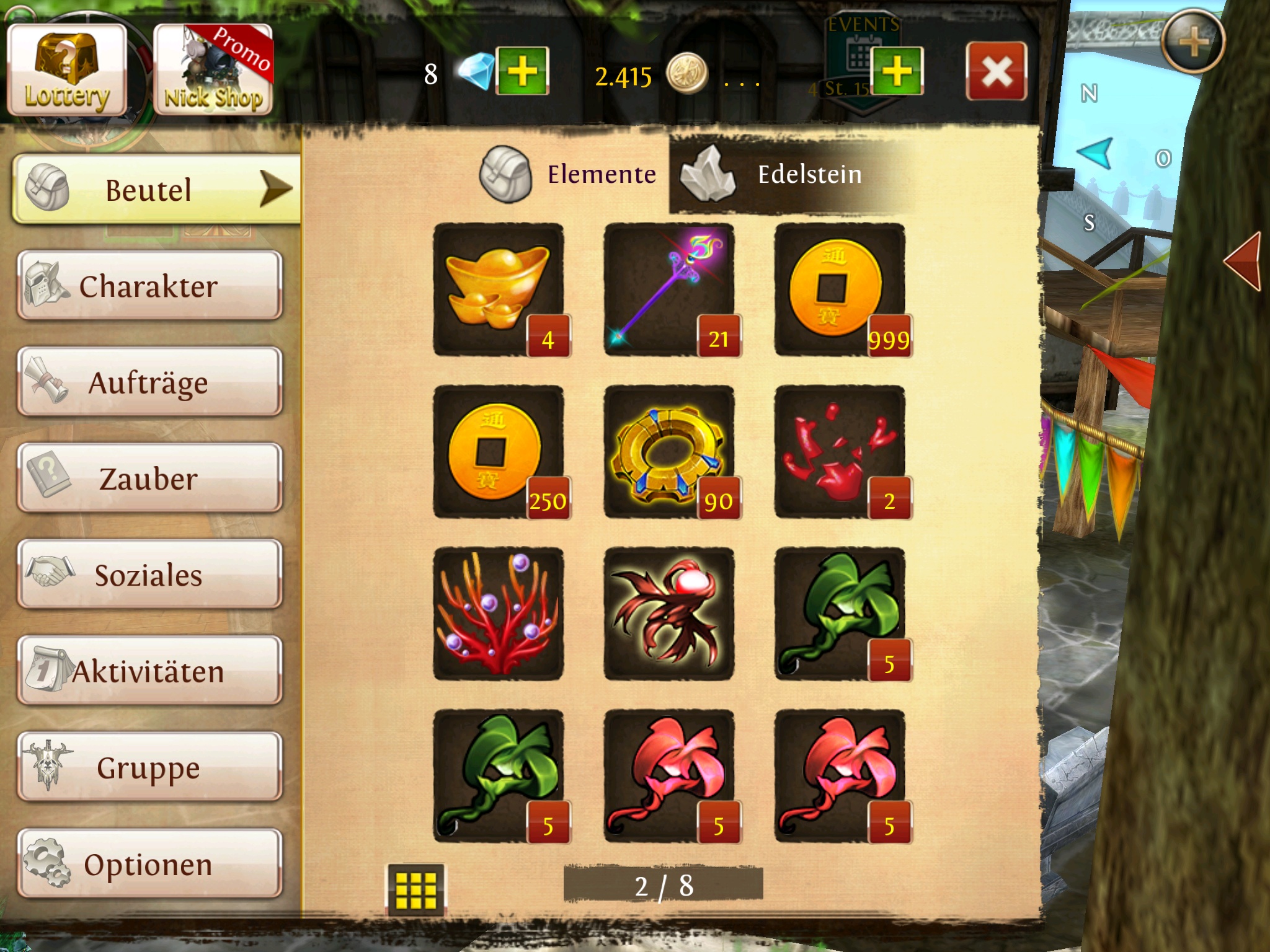Select the Beutel menu entry

tap(155, 189)
